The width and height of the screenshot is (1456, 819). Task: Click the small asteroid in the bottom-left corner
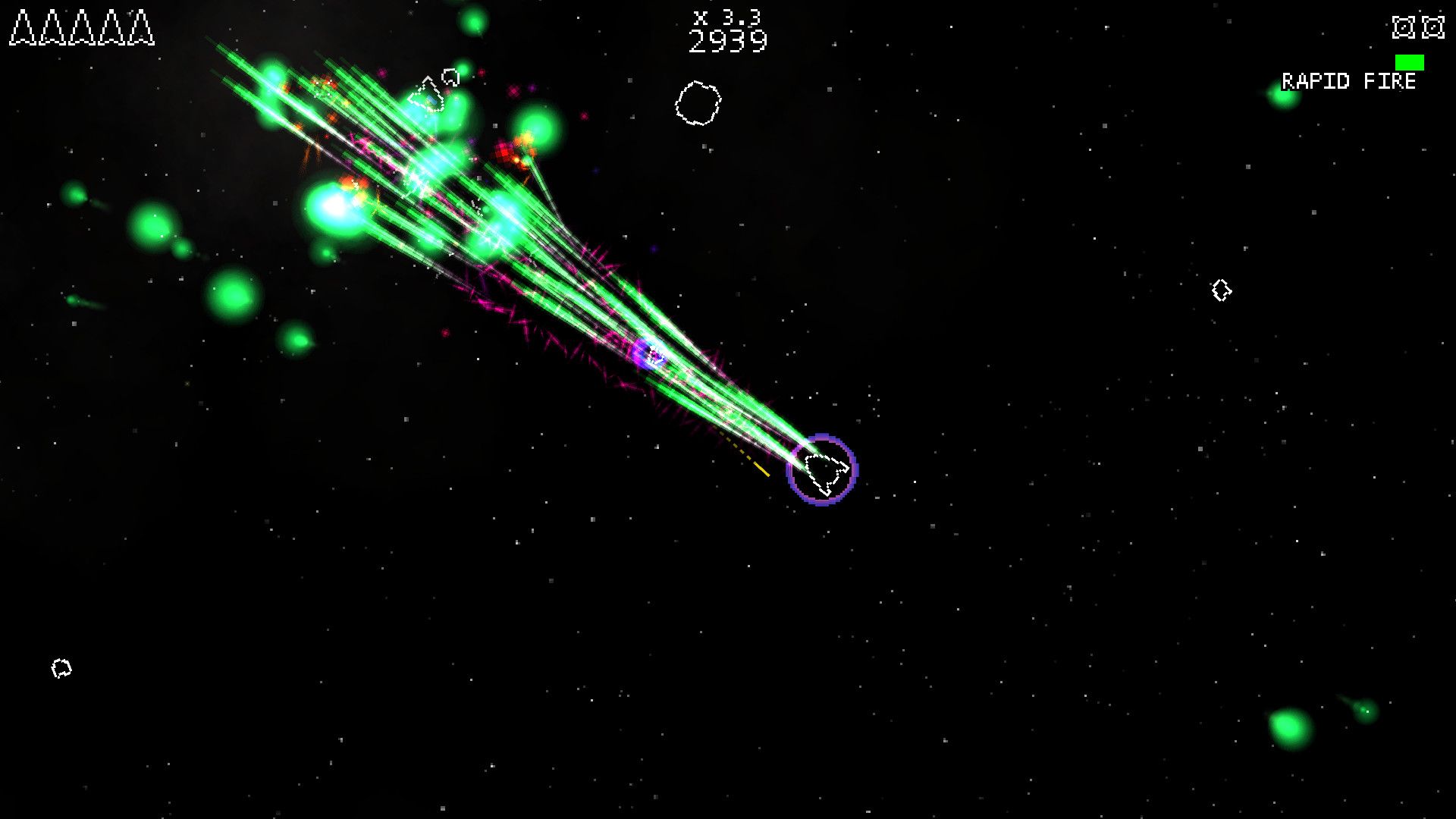pyautogui.click(x=62, y=670)
